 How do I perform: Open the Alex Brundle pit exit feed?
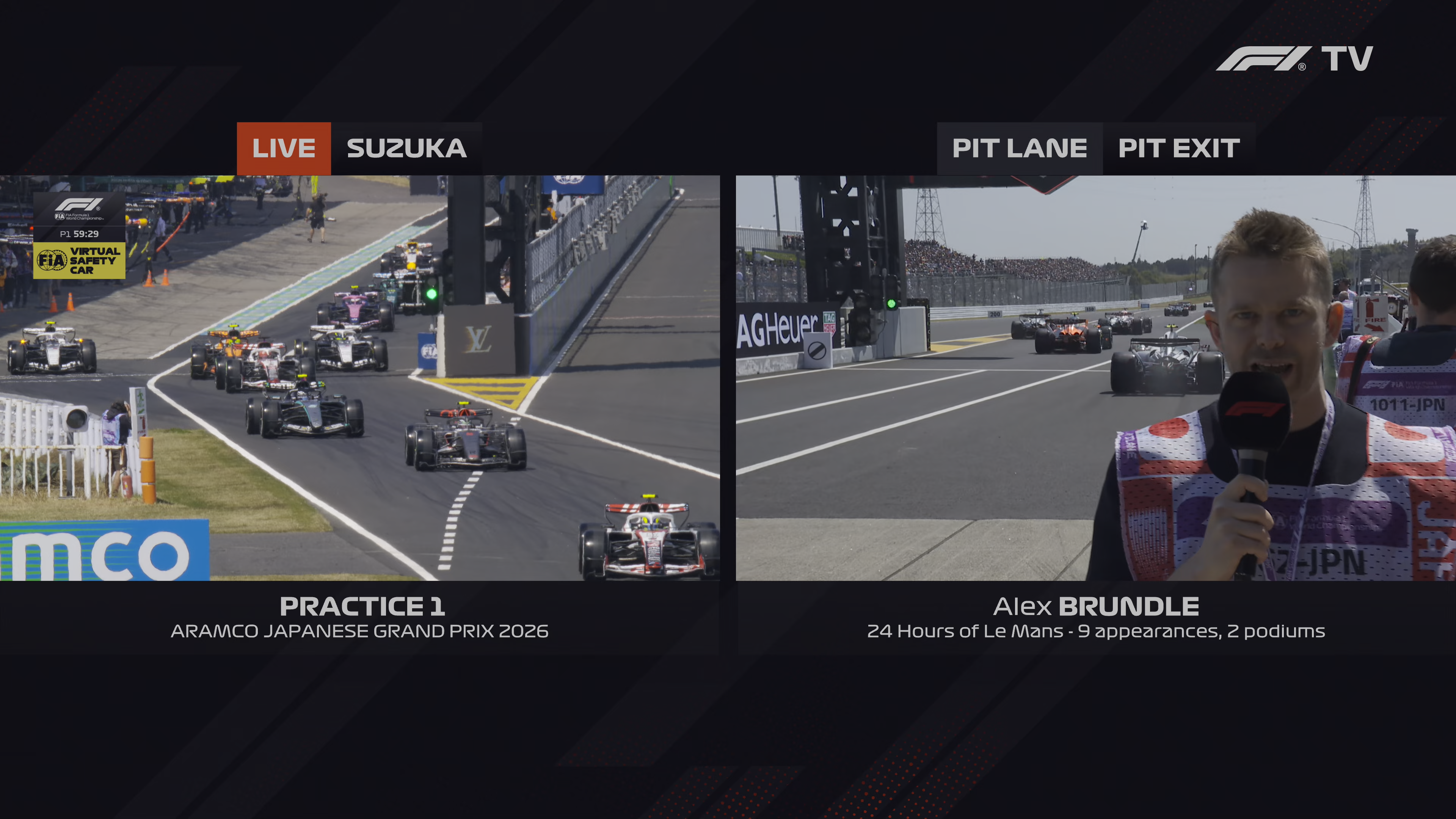(1095, 378)
